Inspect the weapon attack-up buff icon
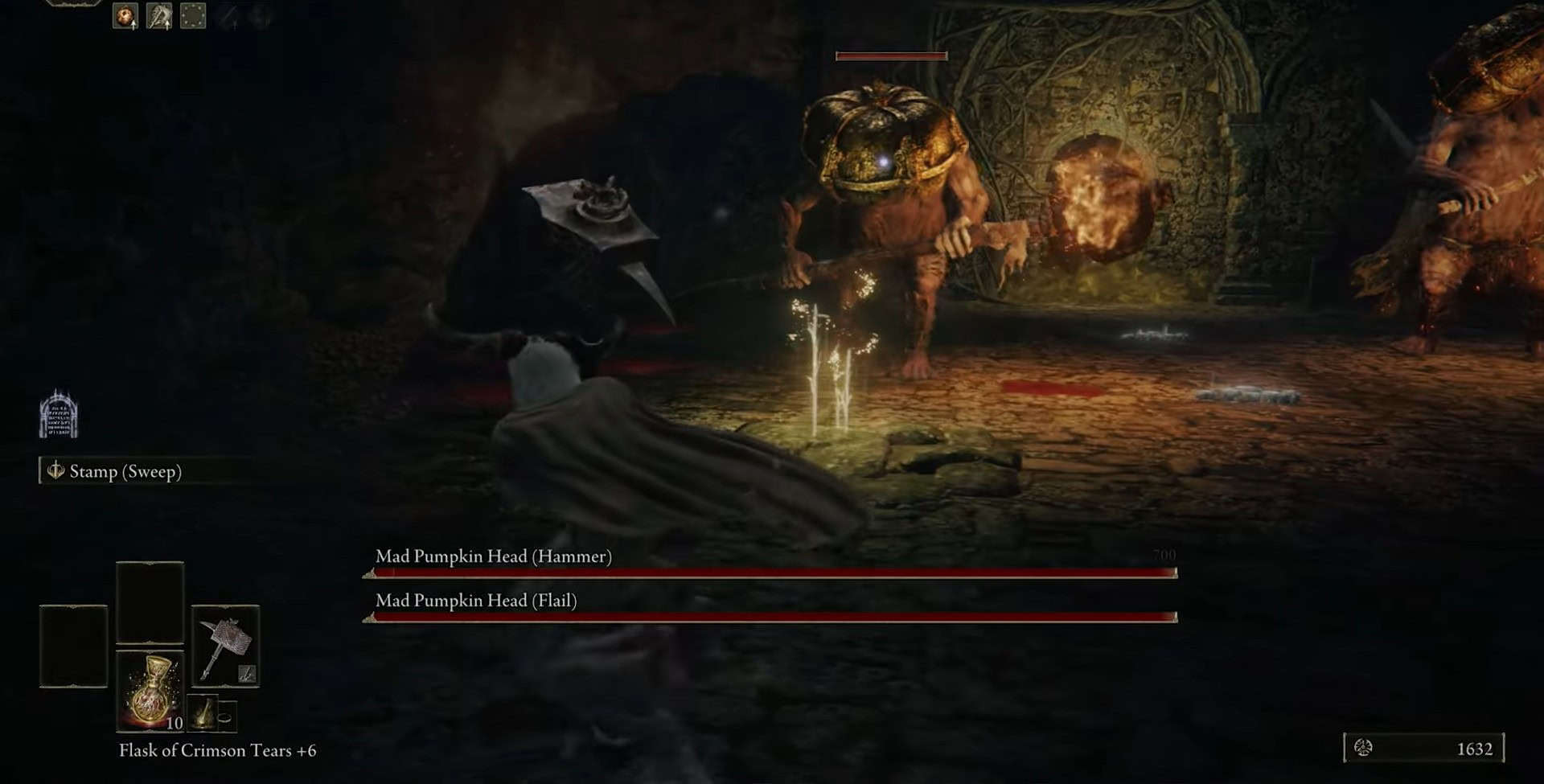This screenshot has width=1544, height=784. point(159,16)
